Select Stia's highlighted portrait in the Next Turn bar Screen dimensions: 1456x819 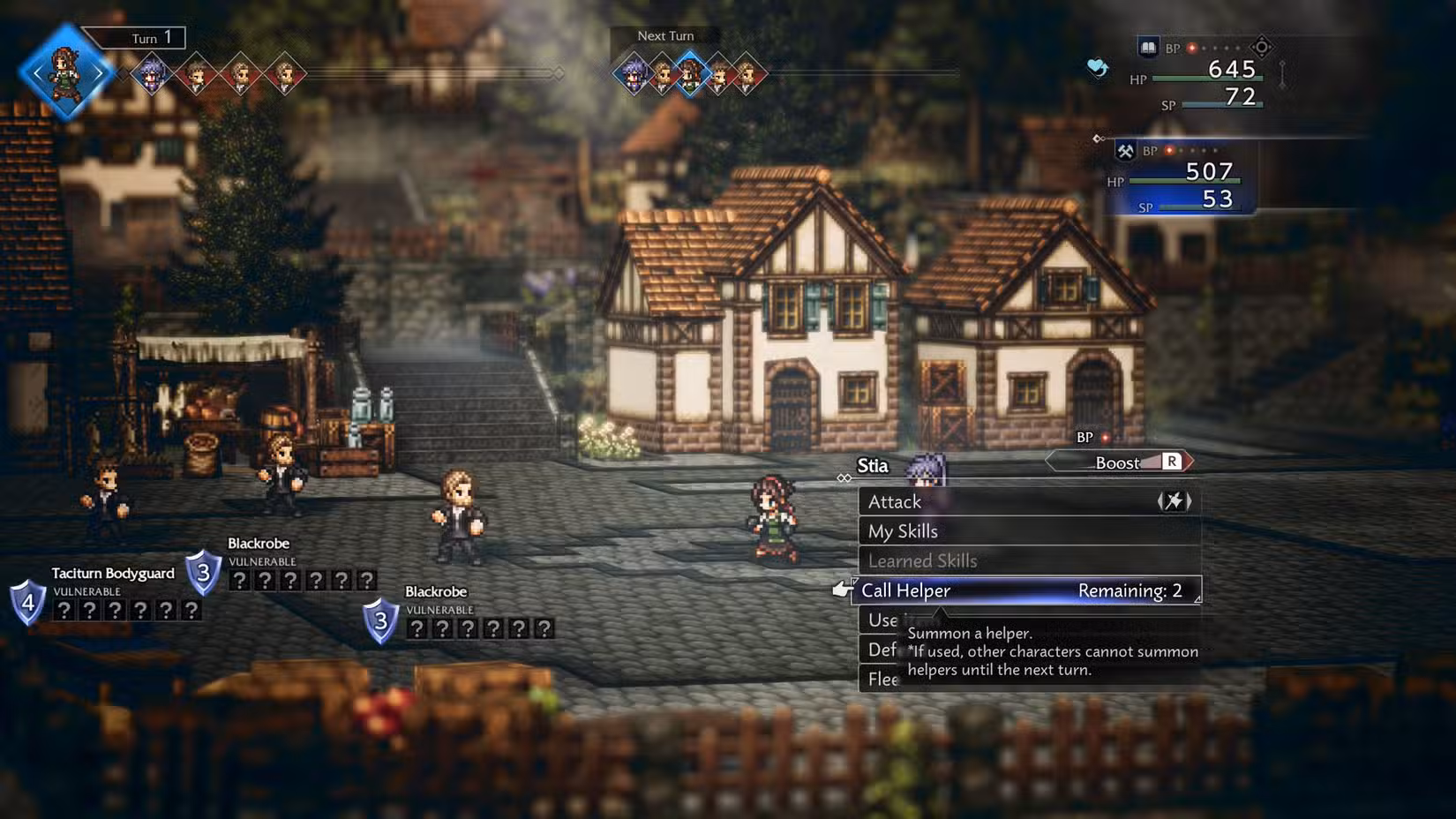(x=691, y=73)
